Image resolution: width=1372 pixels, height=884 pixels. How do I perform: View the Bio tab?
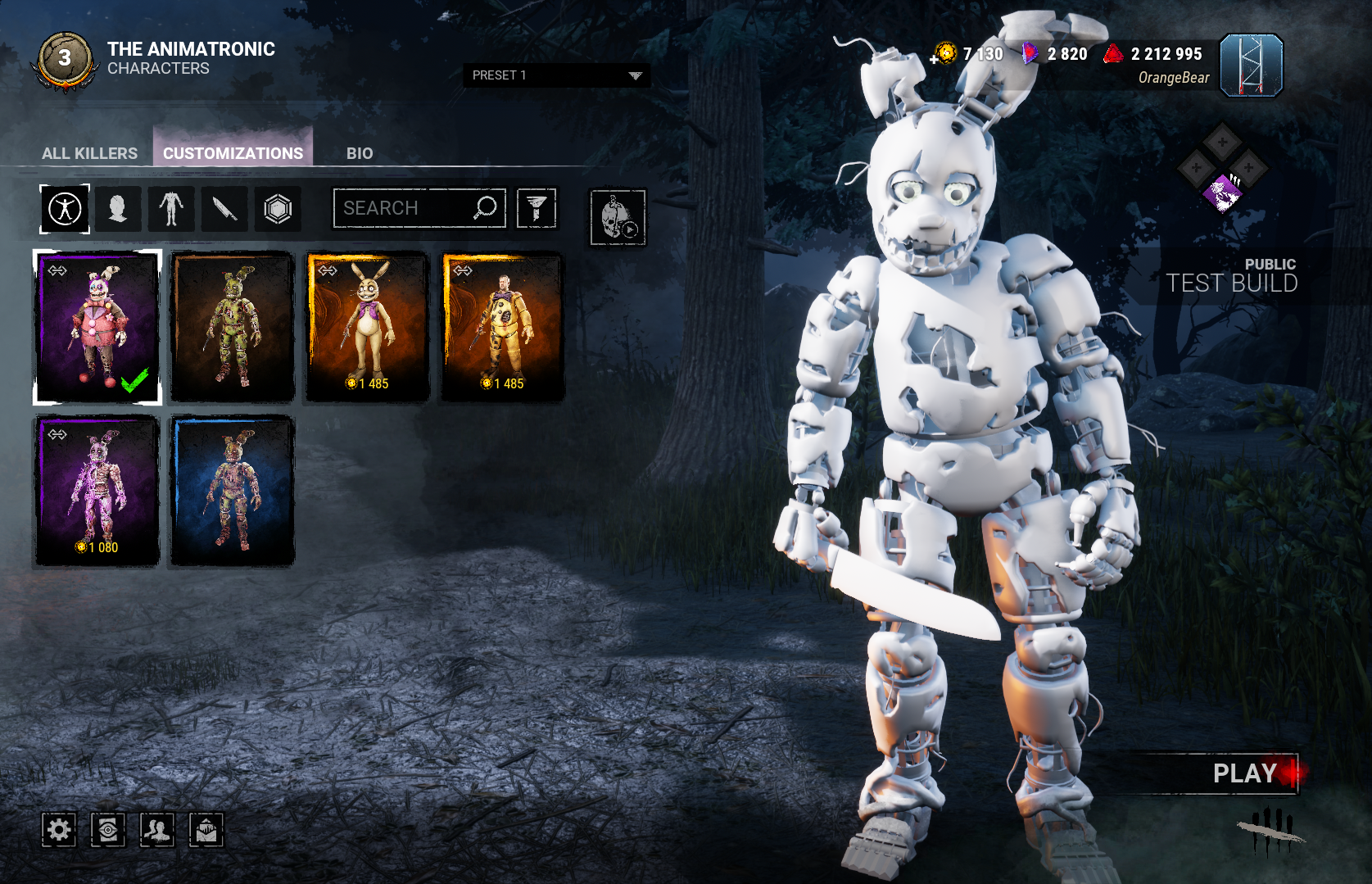360,153
